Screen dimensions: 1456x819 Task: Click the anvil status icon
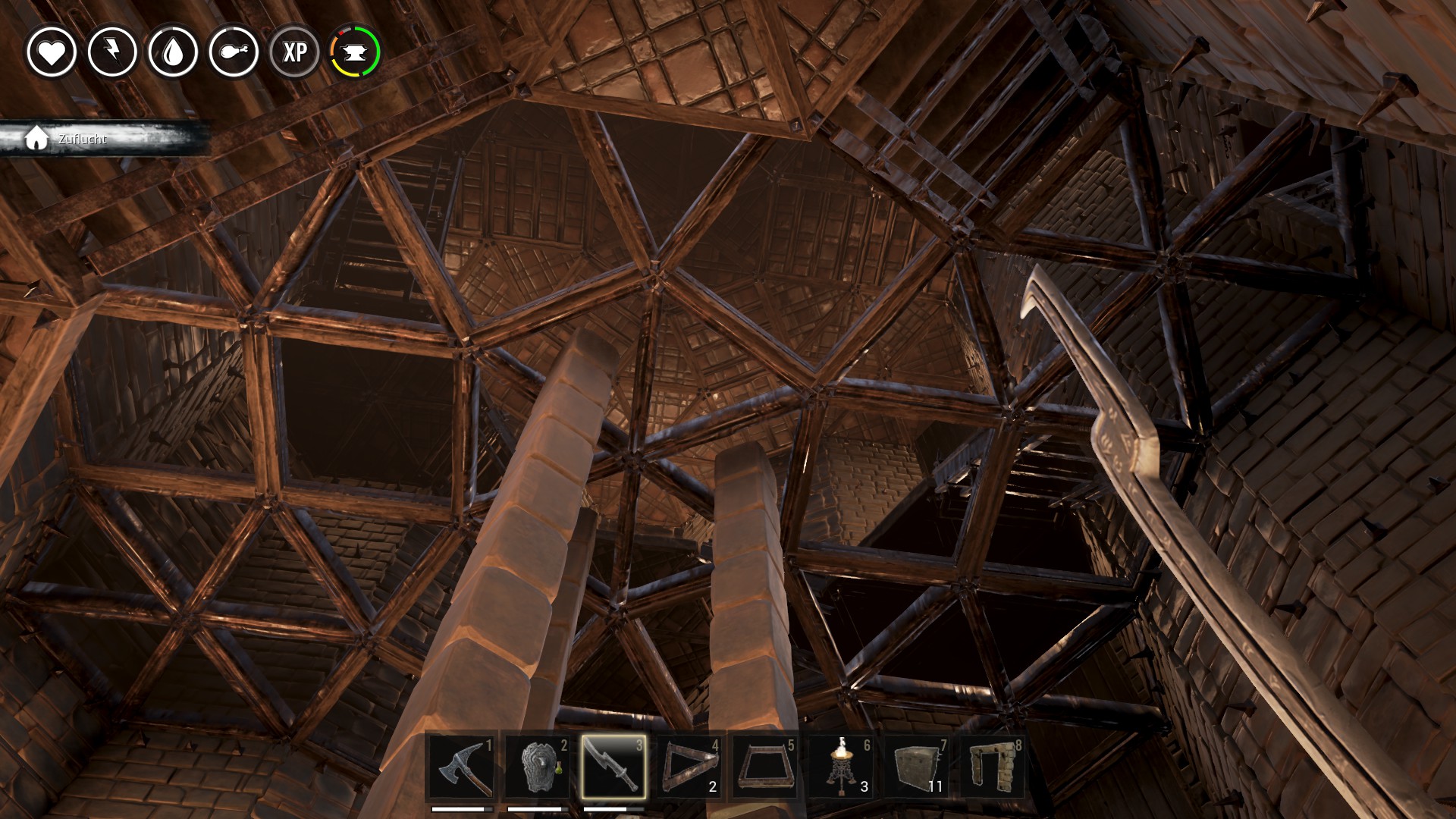tap(355, 52)
